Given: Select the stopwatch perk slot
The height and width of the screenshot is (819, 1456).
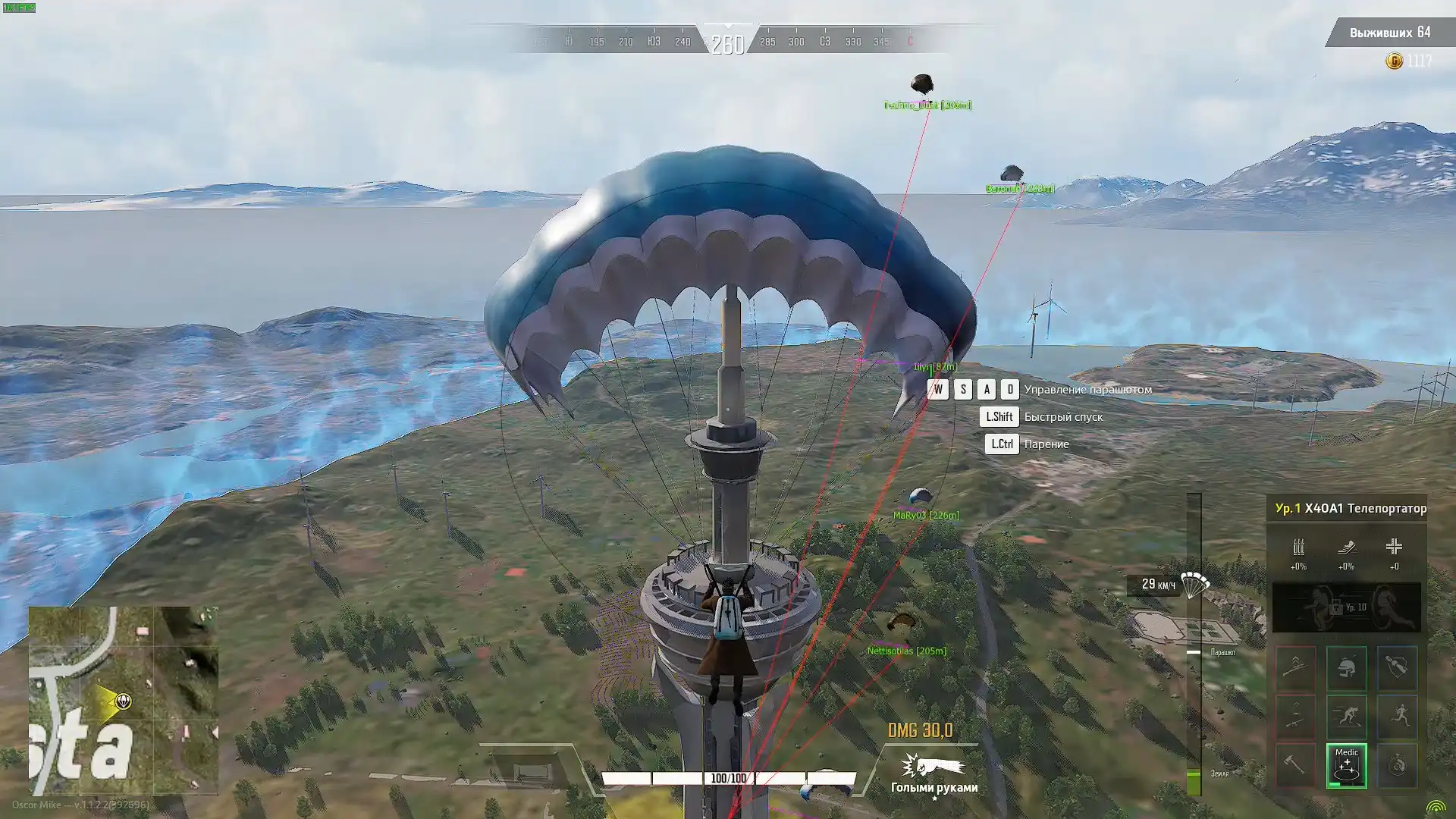Looking at the screenshot, I should [1397, 765].
